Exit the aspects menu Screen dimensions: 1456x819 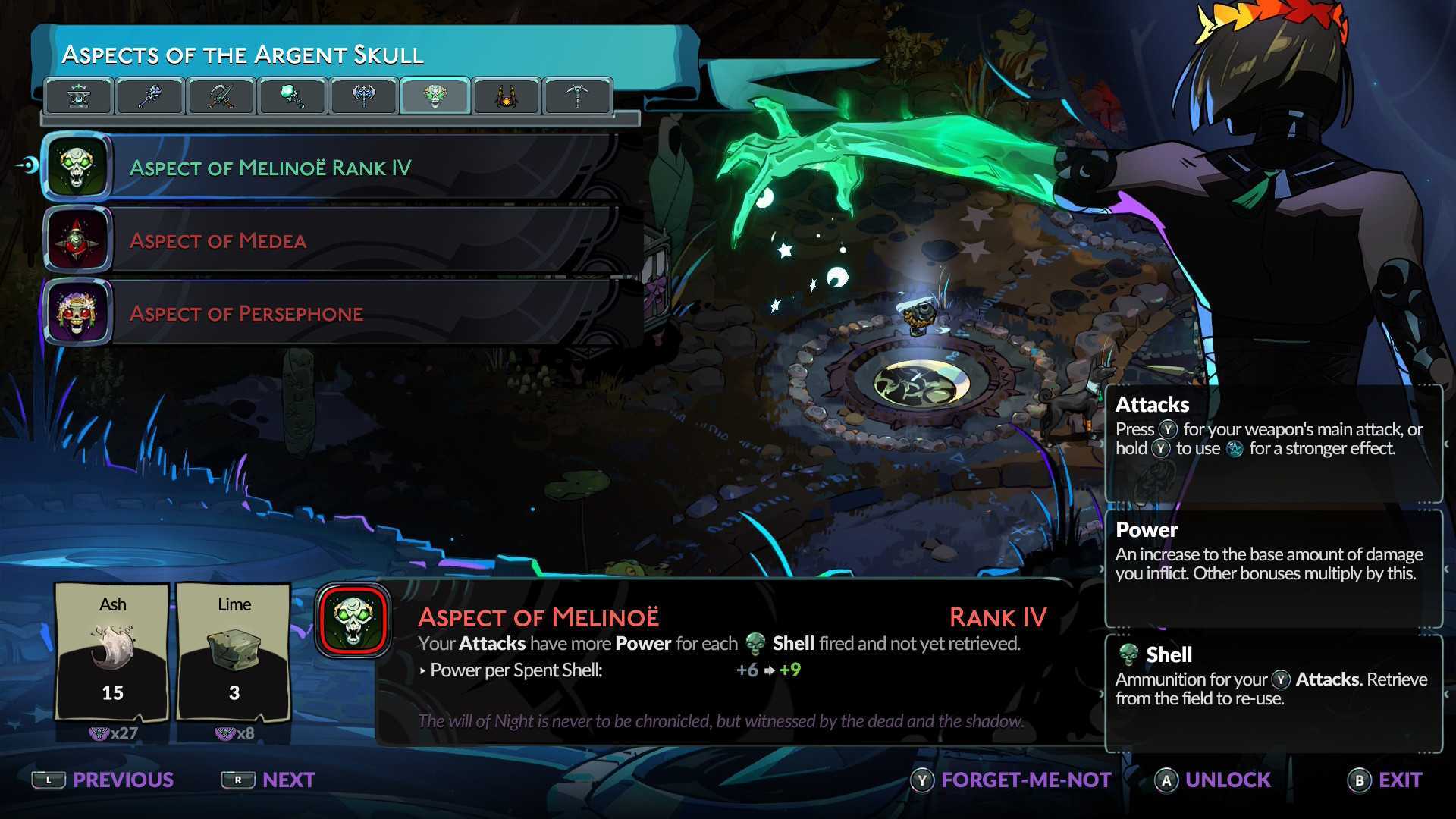(1385, 780)
